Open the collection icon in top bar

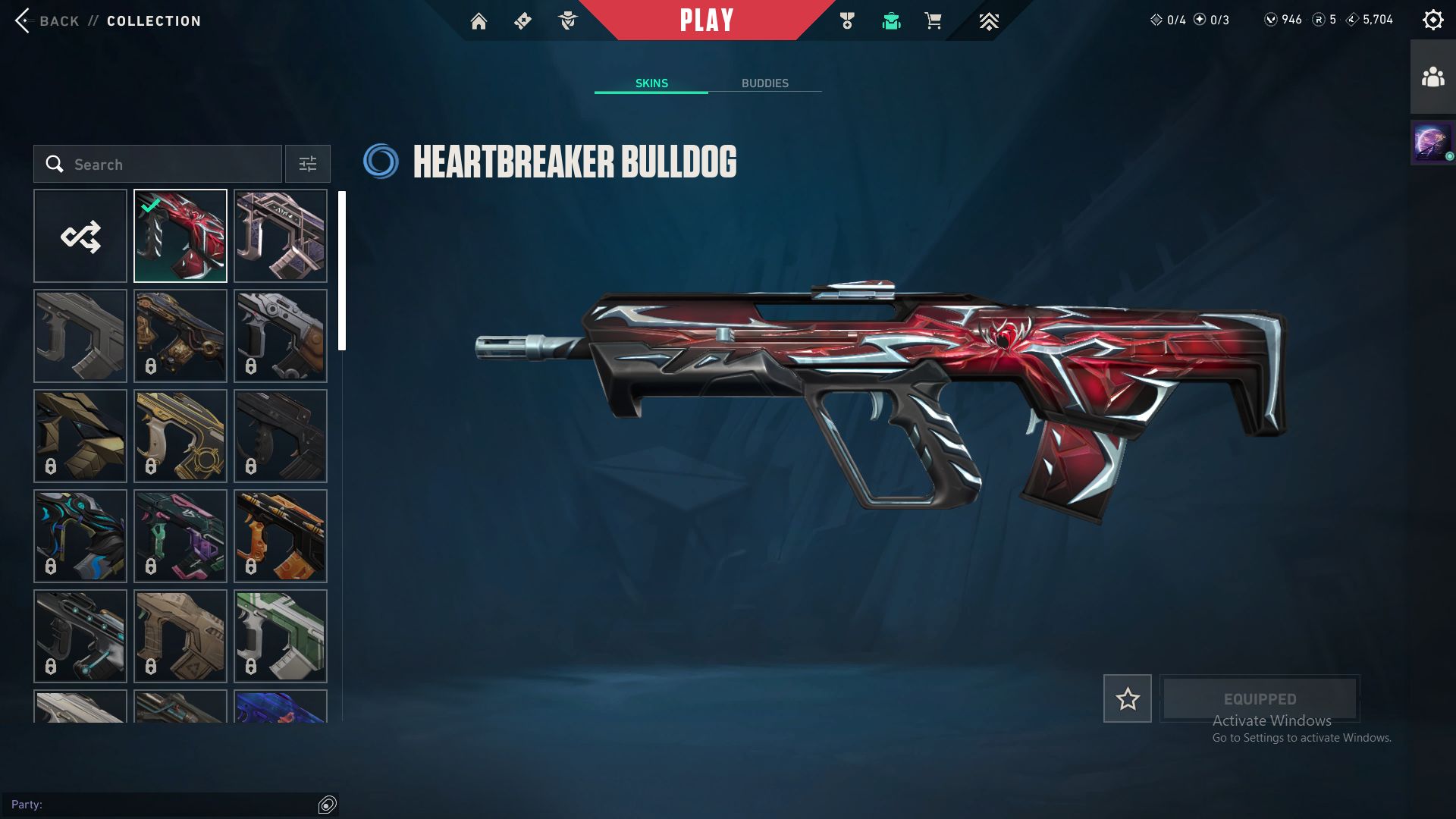coord(891,21)
